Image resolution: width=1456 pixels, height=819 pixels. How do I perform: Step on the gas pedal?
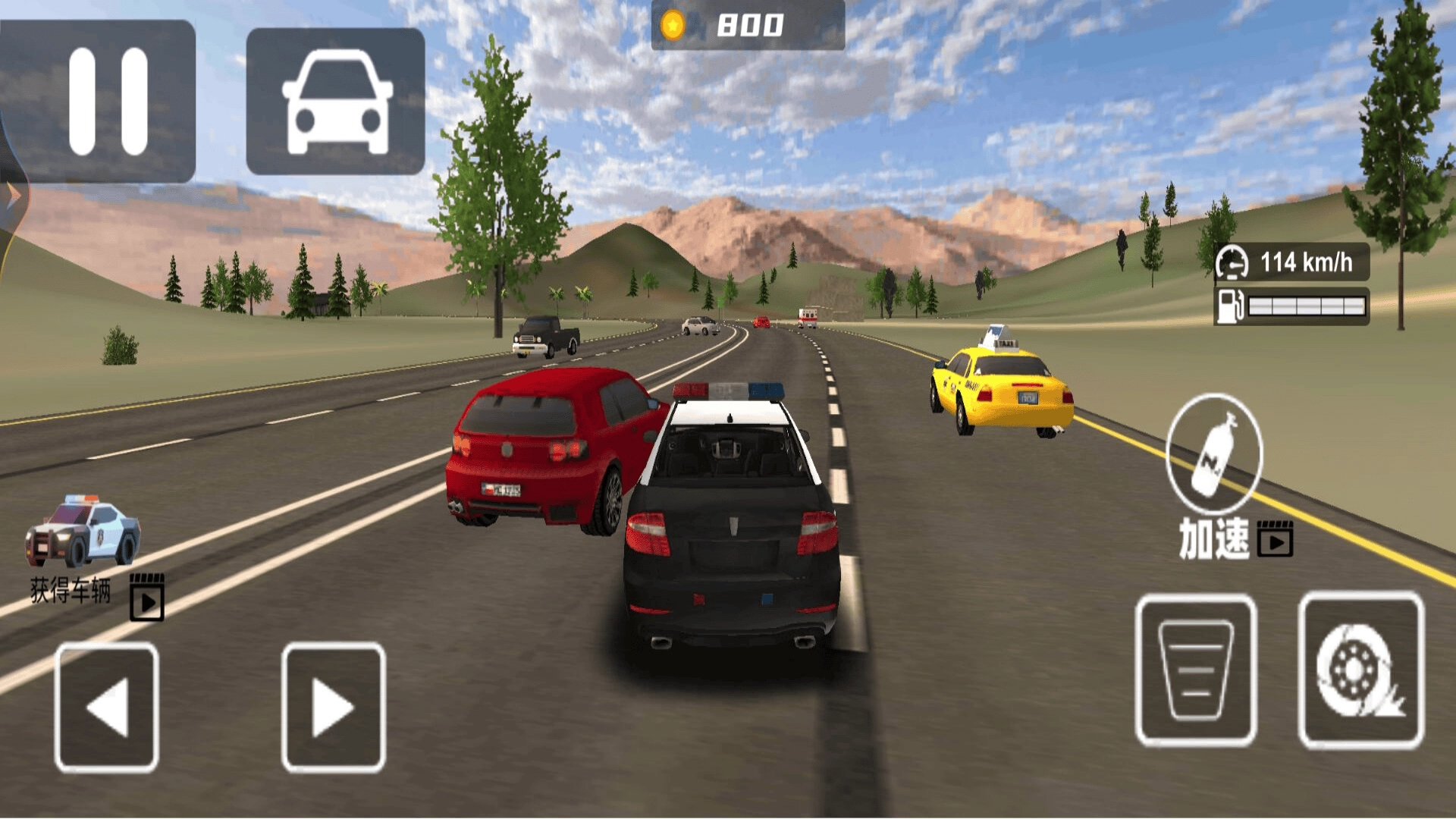click(1196, 670)
